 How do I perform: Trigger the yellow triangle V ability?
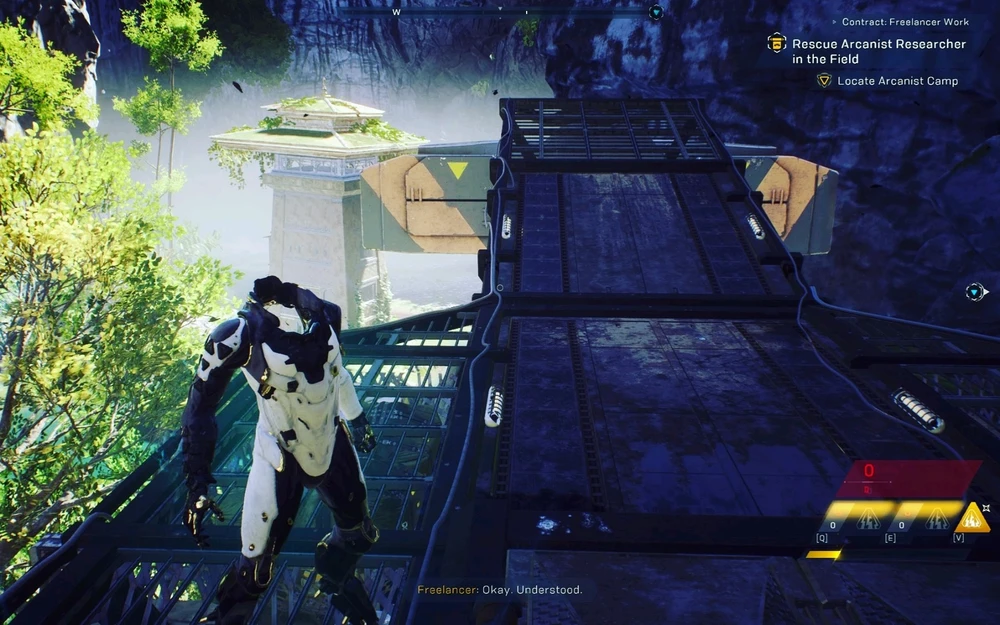(971, 518)
